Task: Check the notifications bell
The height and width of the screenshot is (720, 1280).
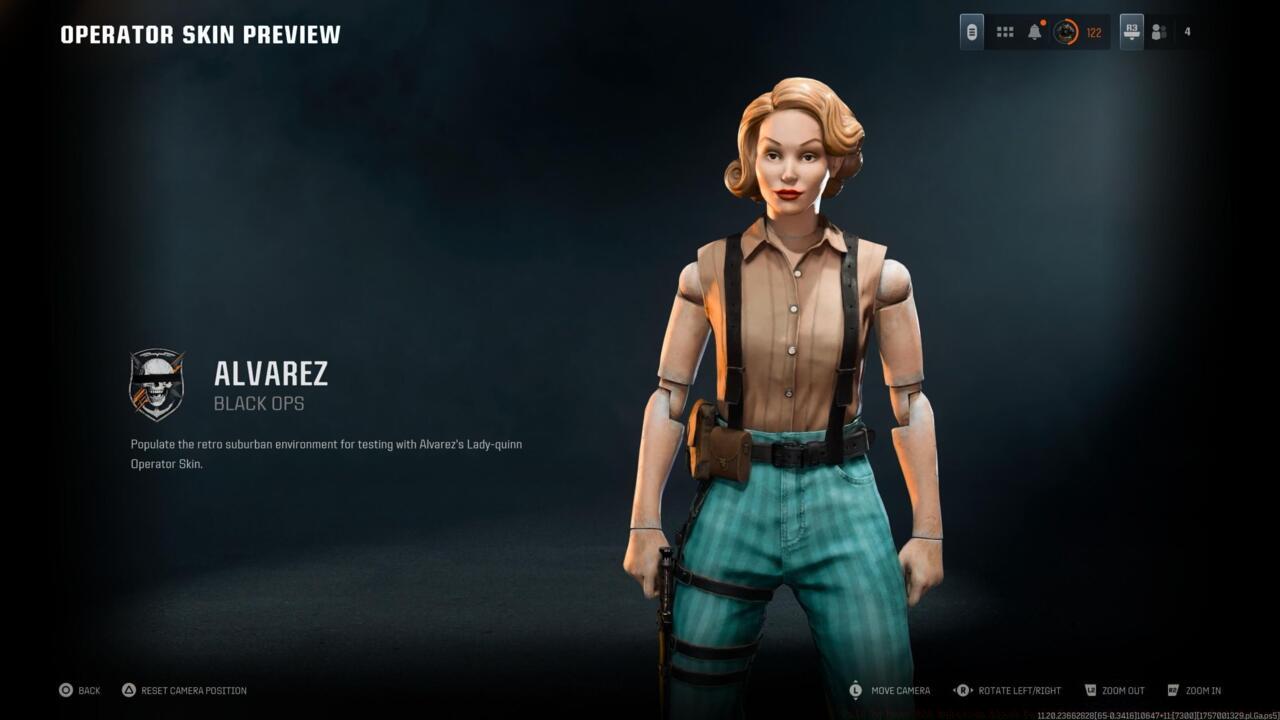Action: [x=1035, y=31]
